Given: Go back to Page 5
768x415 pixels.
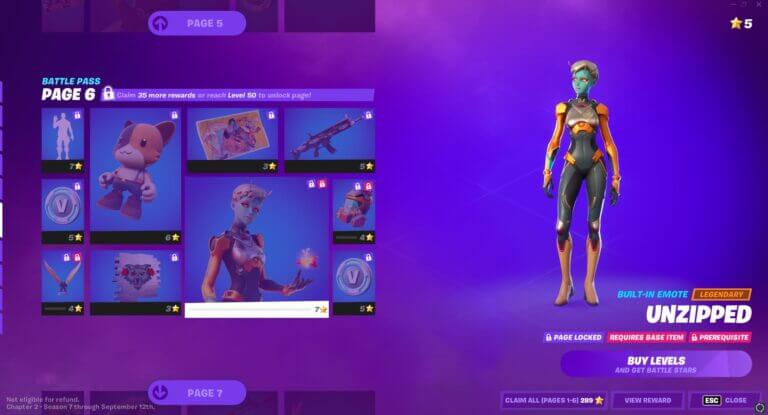Looking at the screenshot, I should click(197, 23).
